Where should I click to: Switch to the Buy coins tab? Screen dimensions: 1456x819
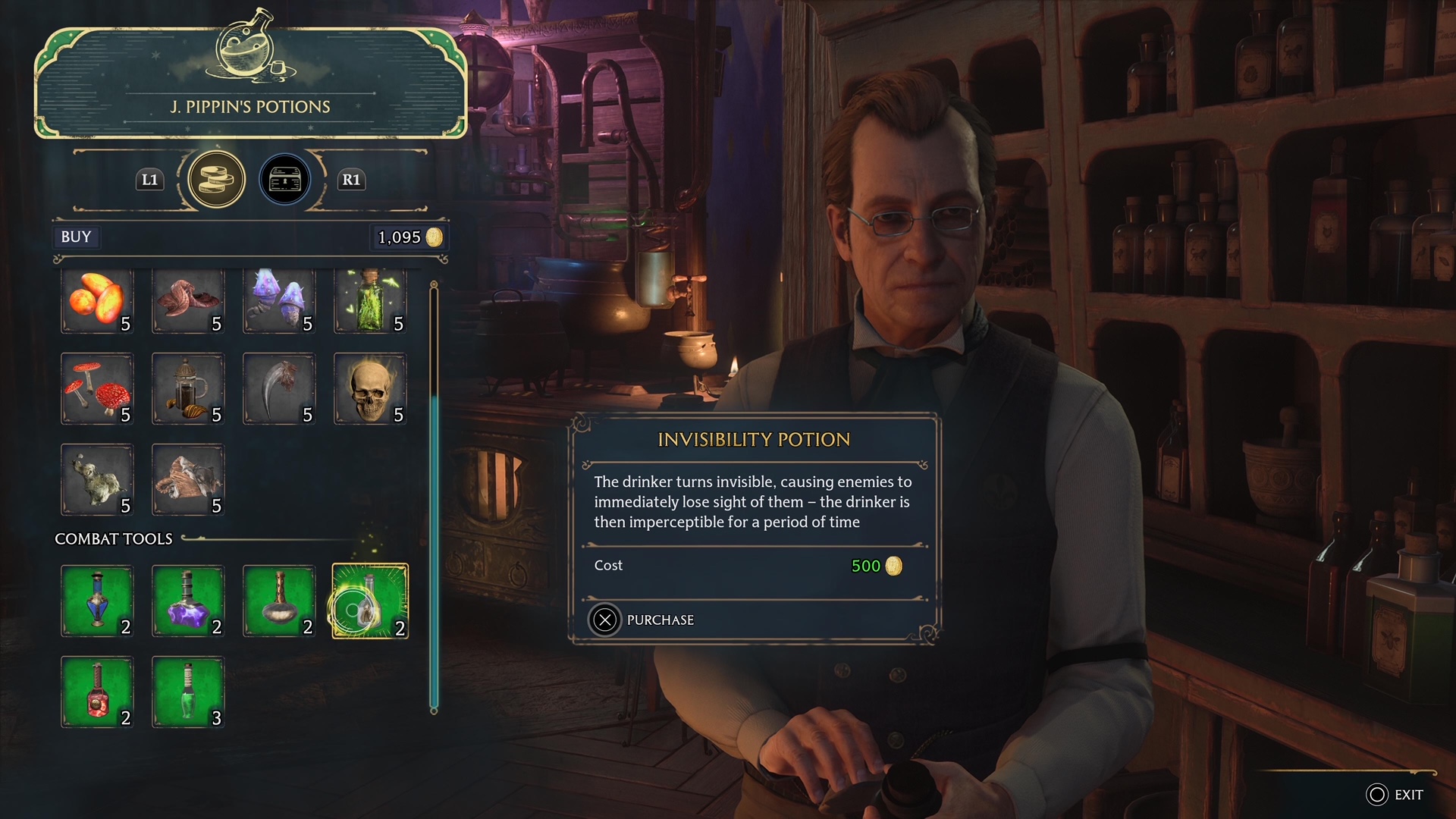(217, 180)
